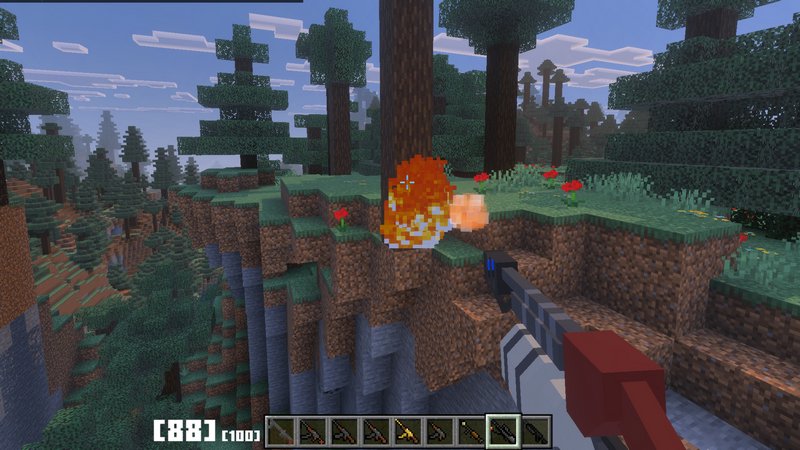
Task: Select the golden rifle hotbar slot
Action: point(407,432)
